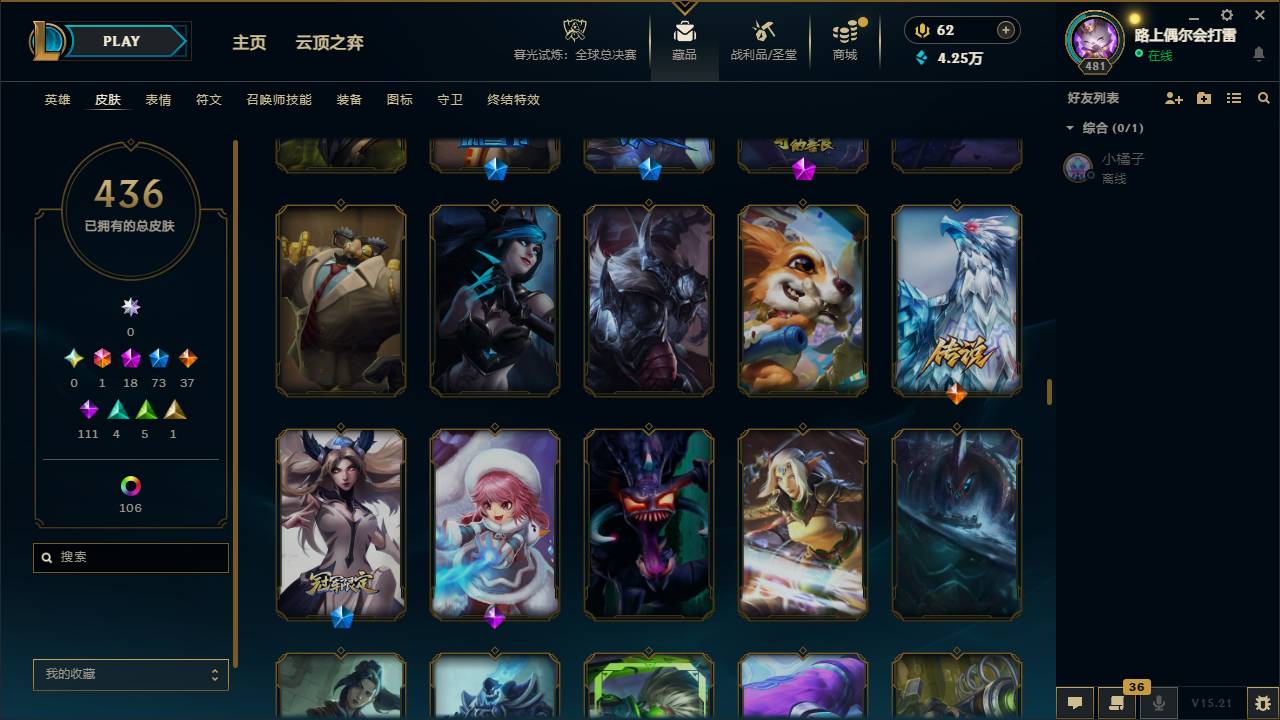Open the friend list search magnifier
This screenshot has width=1280, height=720.
[1264, 97]
